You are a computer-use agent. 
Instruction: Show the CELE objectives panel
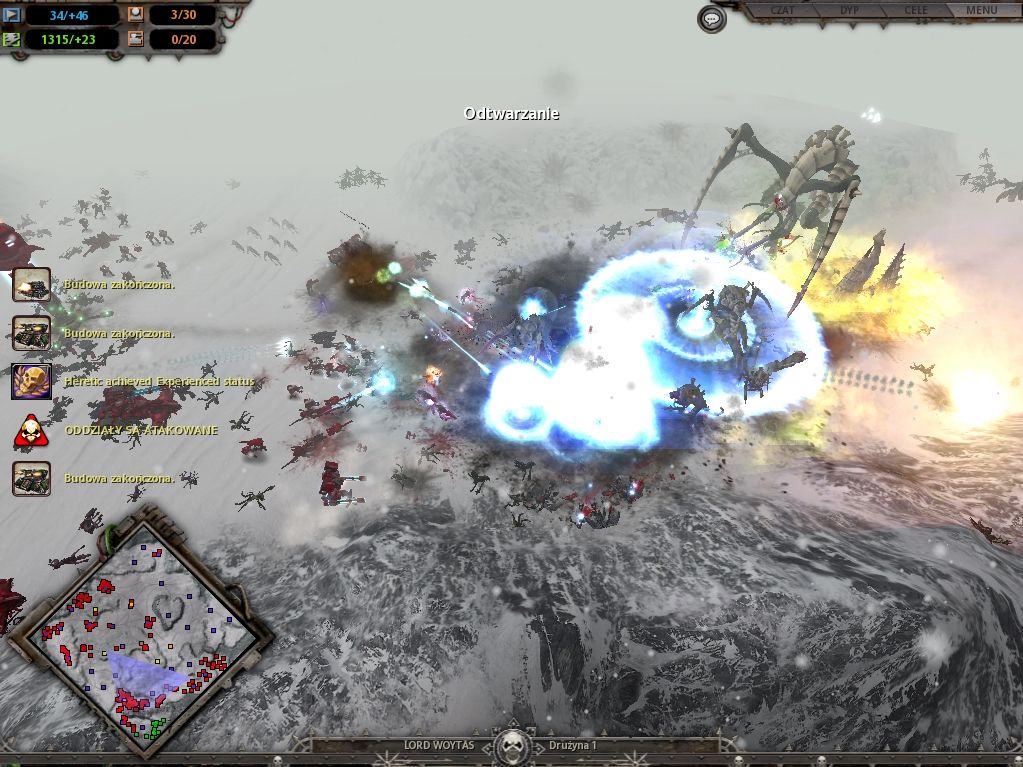point(915,11)
